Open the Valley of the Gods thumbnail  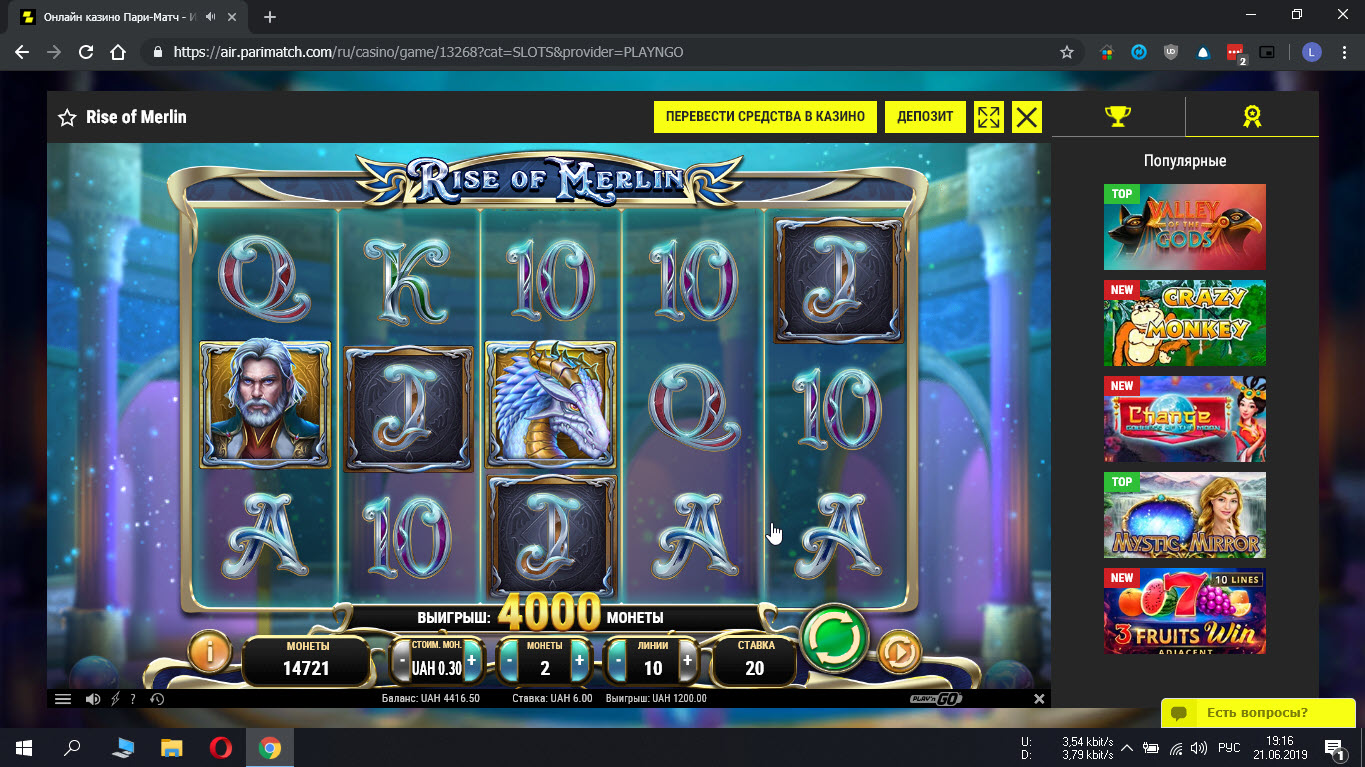point(1184,227)
